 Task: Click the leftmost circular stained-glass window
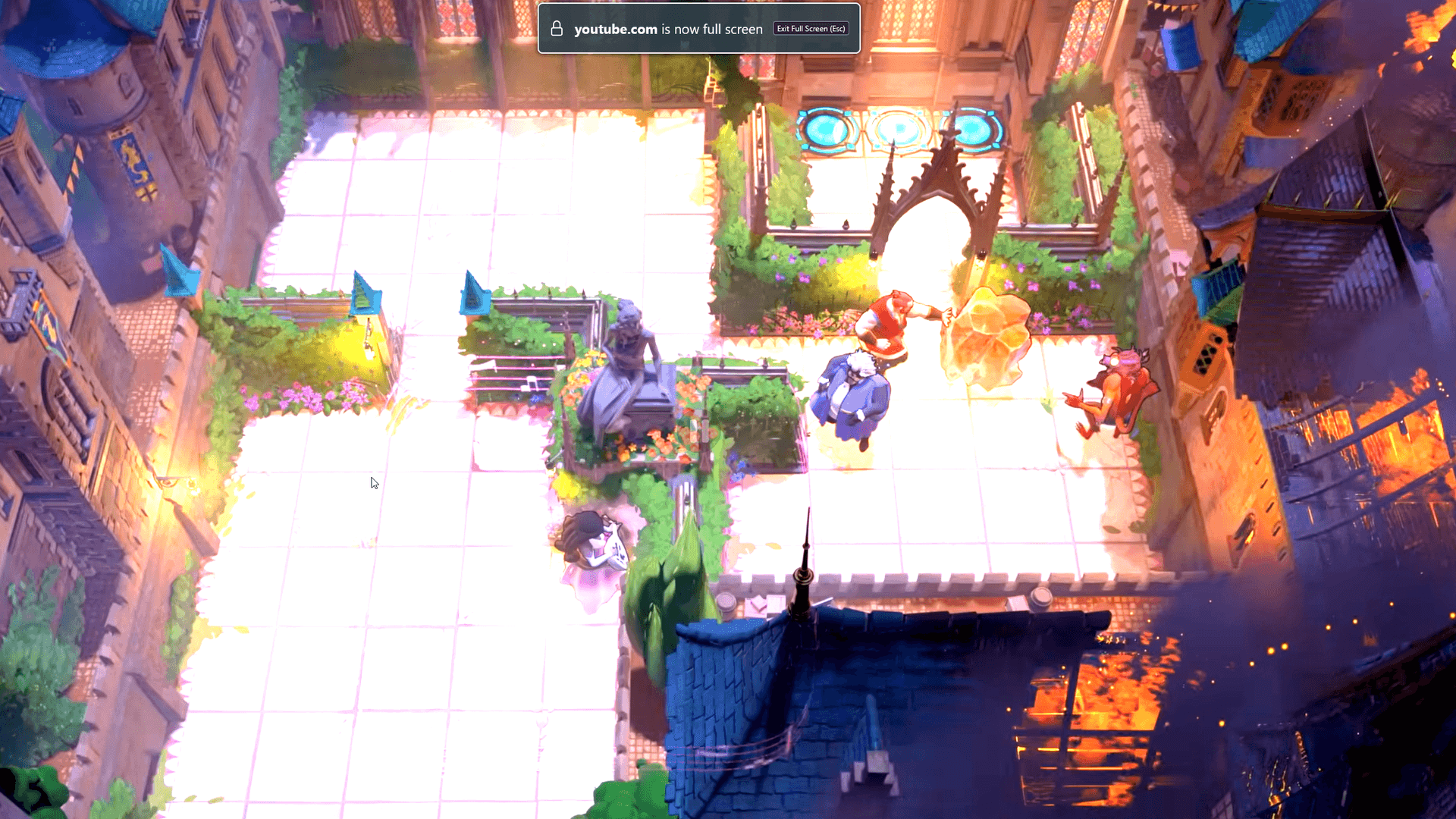point(827,129)
